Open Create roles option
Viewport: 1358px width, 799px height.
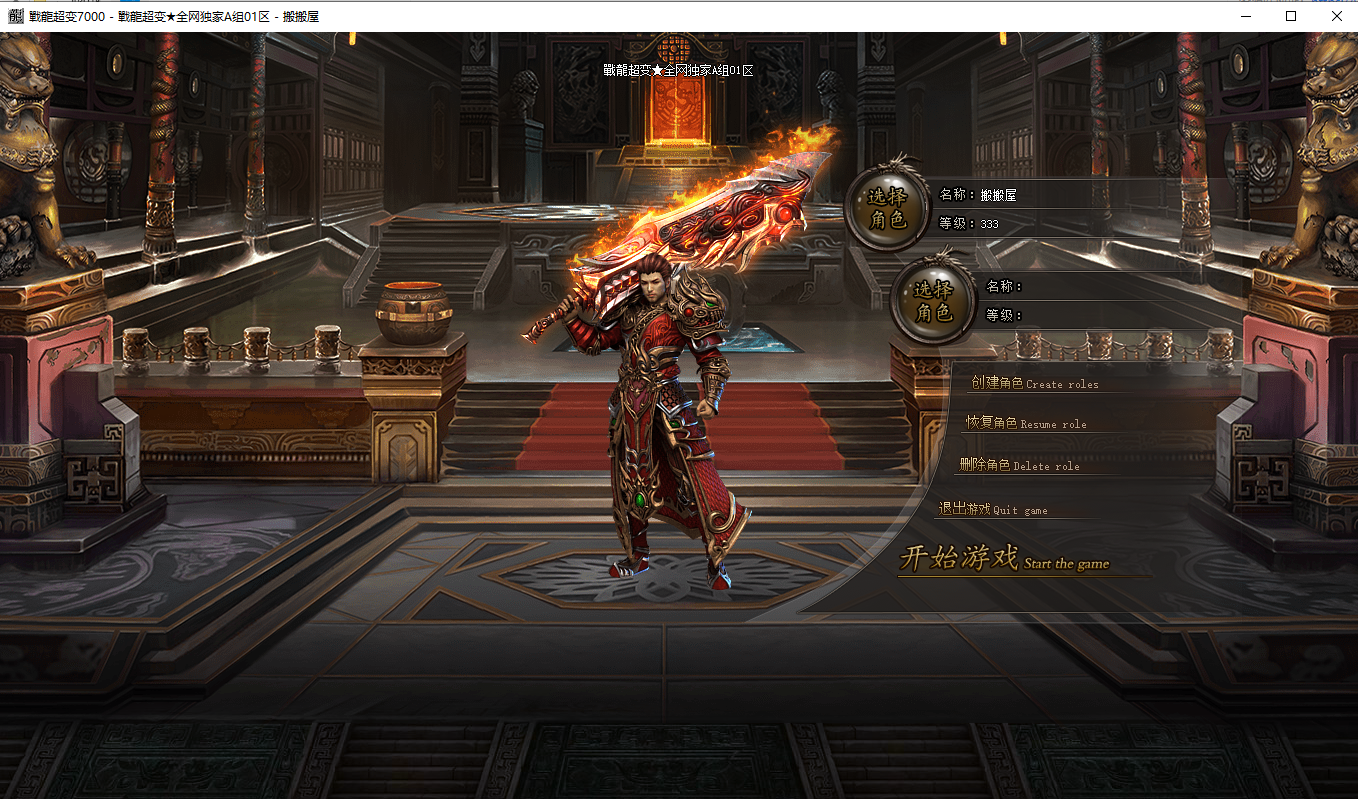coord(1034,383)
